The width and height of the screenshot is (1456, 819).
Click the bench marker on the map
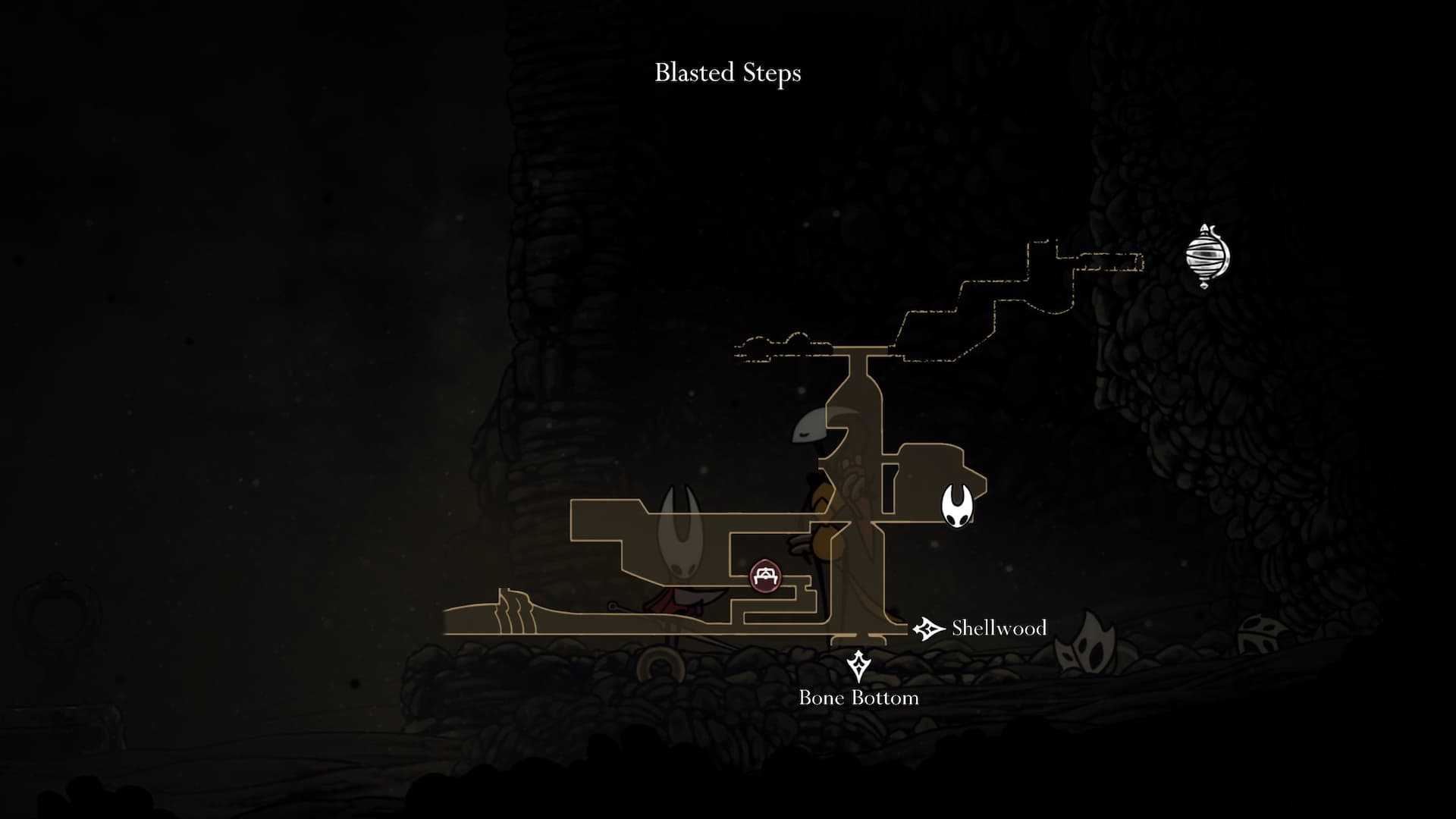coord(764,576)
